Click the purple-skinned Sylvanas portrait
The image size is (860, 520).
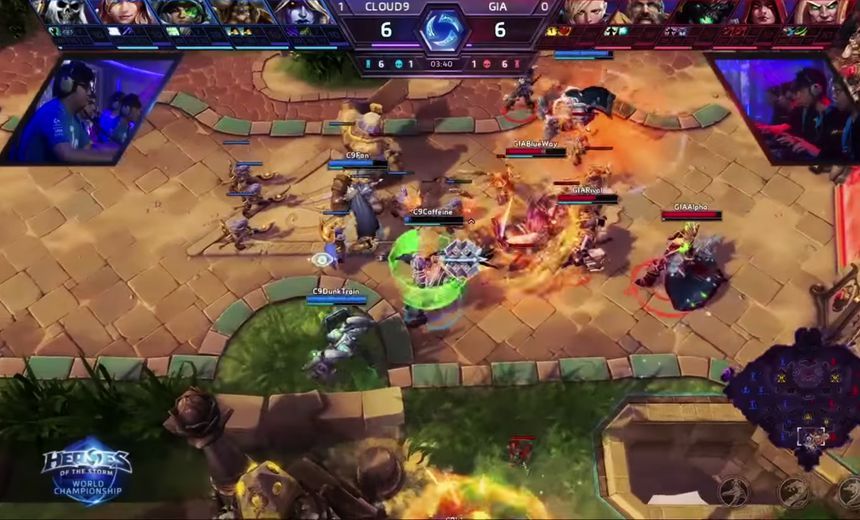coord(297,12)
